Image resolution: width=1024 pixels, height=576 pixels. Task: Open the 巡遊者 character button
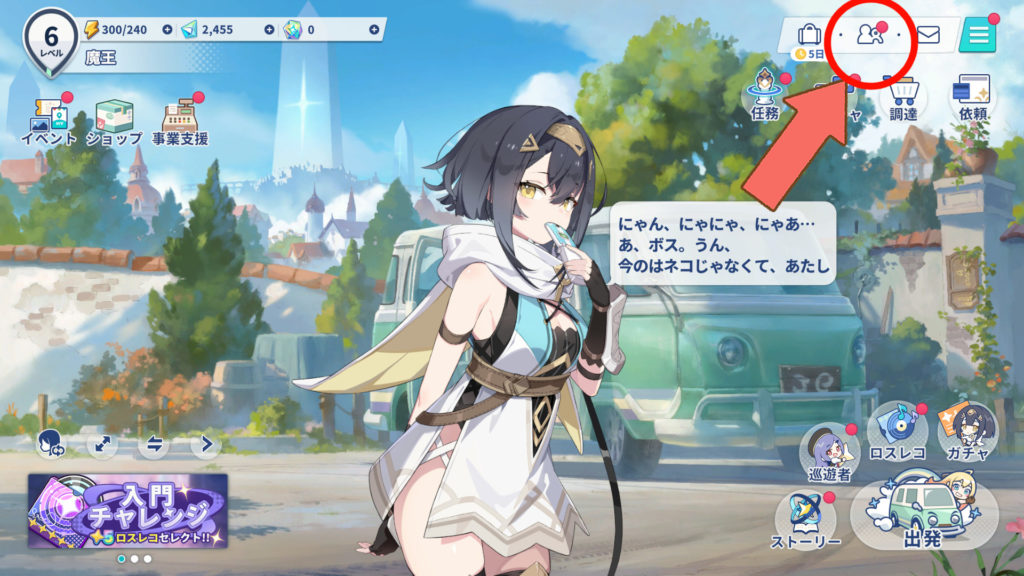830,453
